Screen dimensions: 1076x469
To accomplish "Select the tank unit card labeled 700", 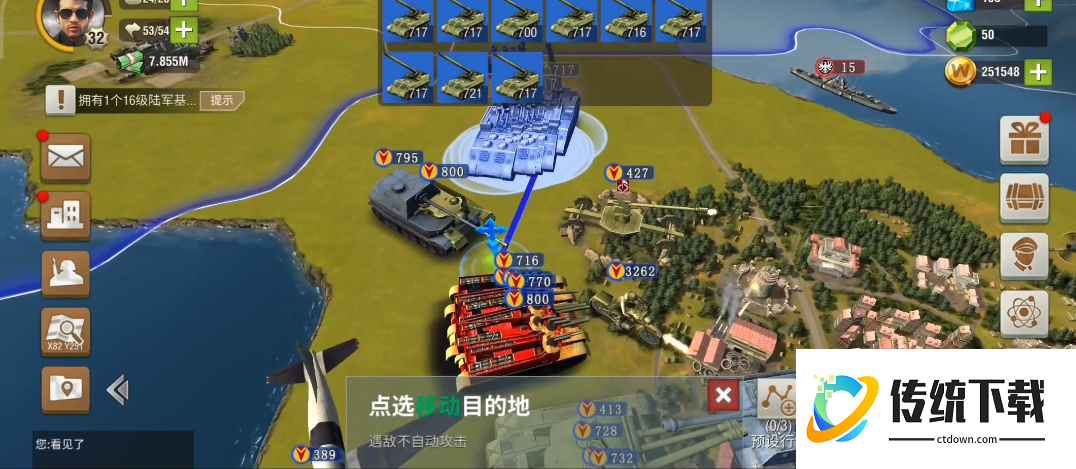I will (516, 21).
